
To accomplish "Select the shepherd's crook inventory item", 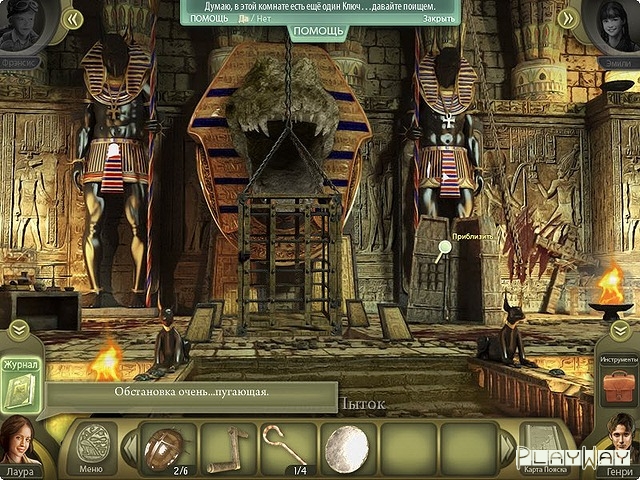I will pyautogui.click(x=286, y=444).
